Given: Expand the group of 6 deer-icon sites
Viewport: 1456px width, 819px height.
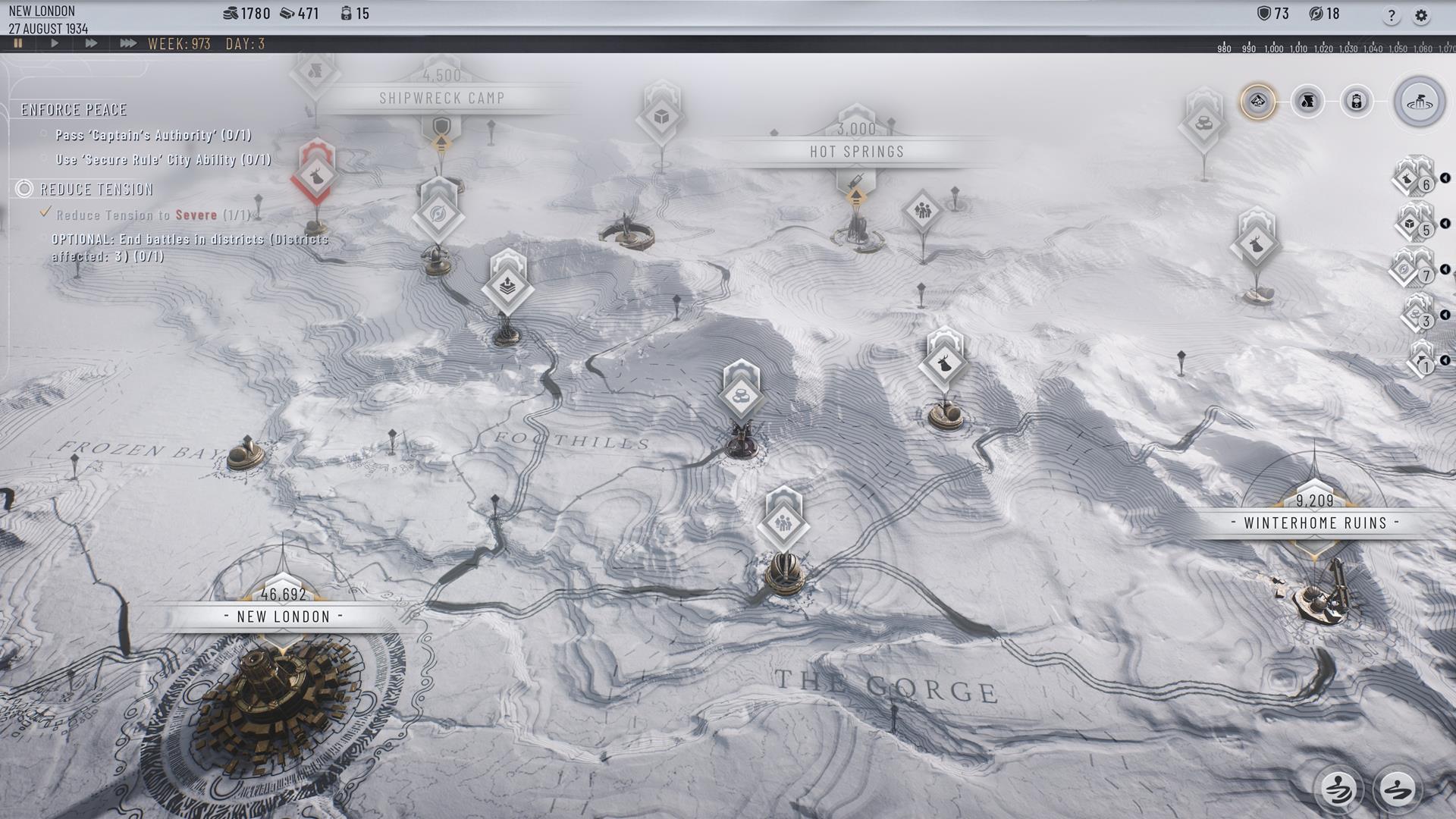Looking at the screenshot, I should [1414, 179].
